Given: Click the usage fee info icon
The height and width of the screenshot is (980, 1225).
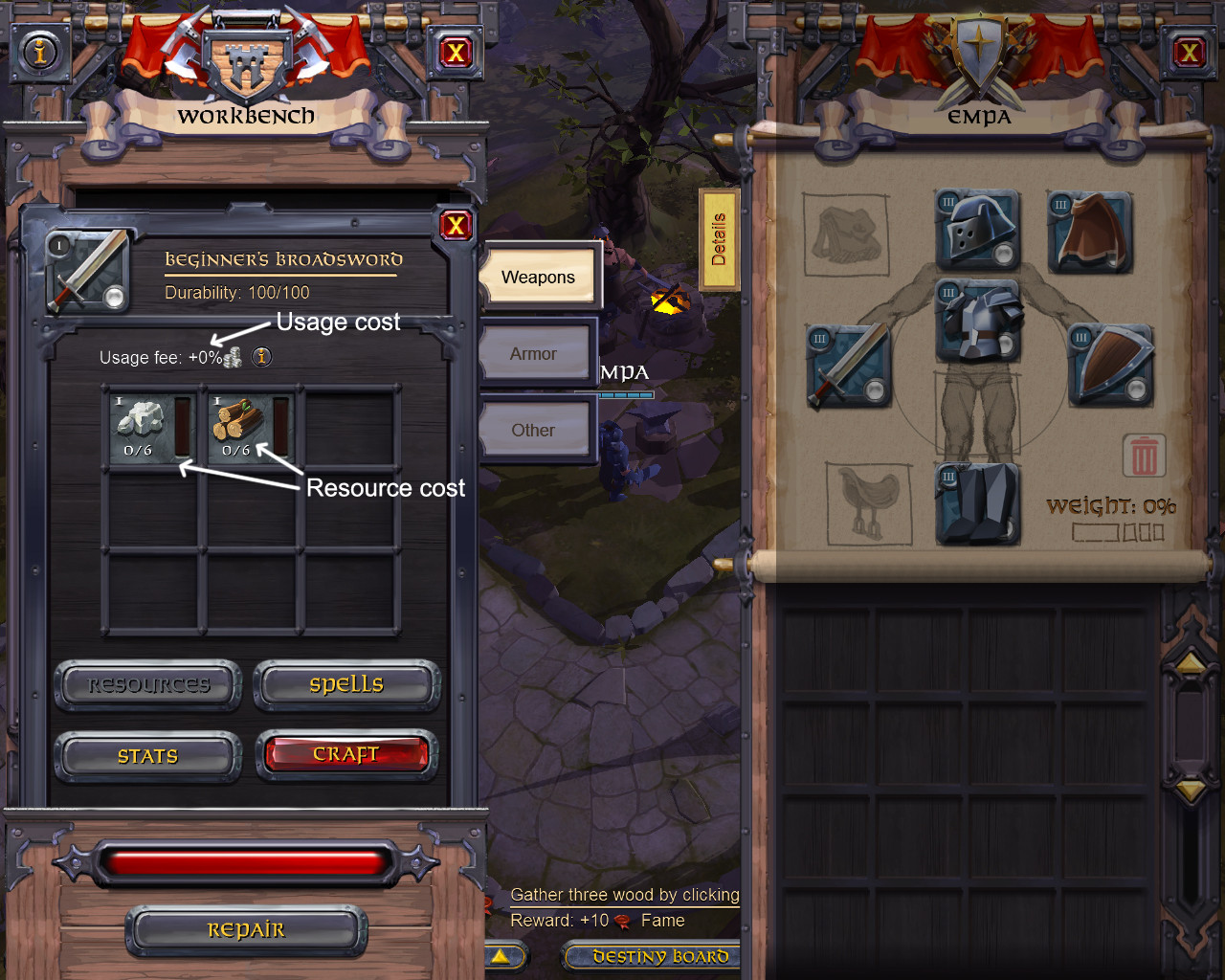Looking at the screenshot, I should point(260,356).
